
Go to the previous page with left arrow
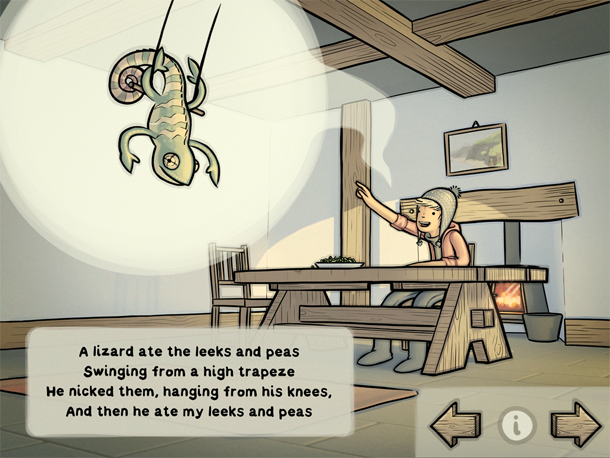click(455, 423)
